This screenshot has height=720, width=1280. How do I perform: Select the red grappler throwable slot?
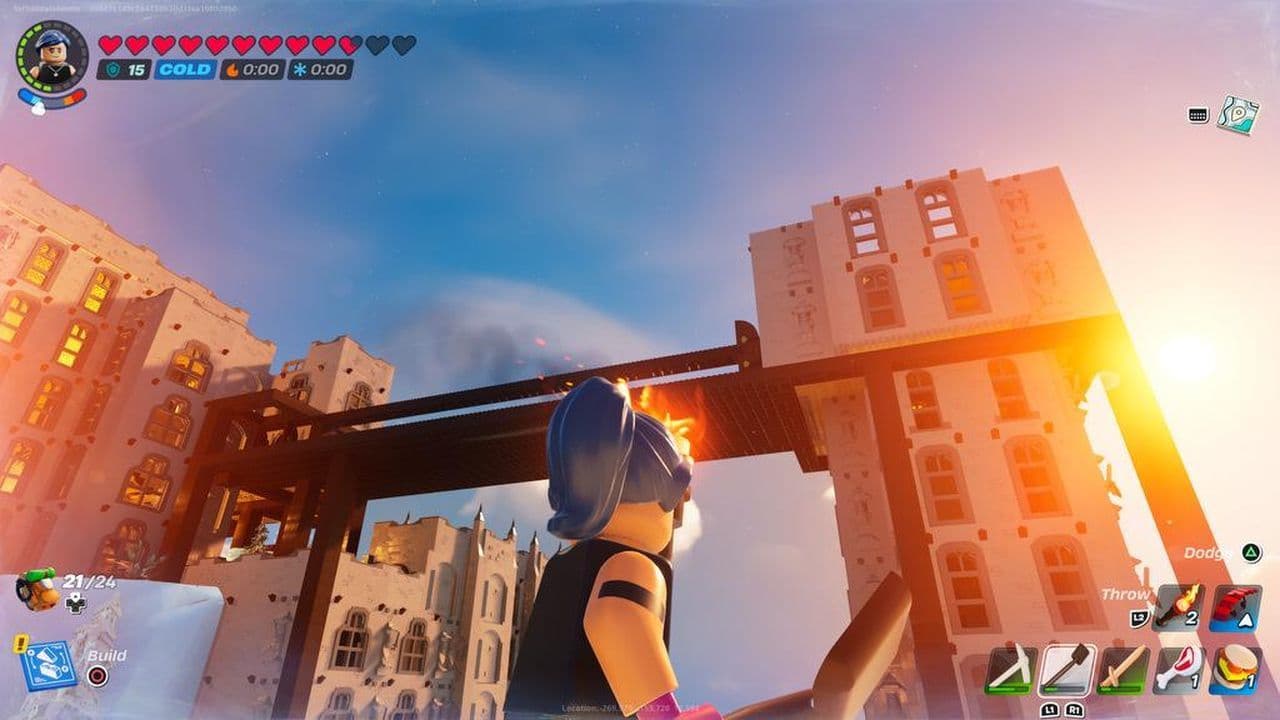point(1235,606)
